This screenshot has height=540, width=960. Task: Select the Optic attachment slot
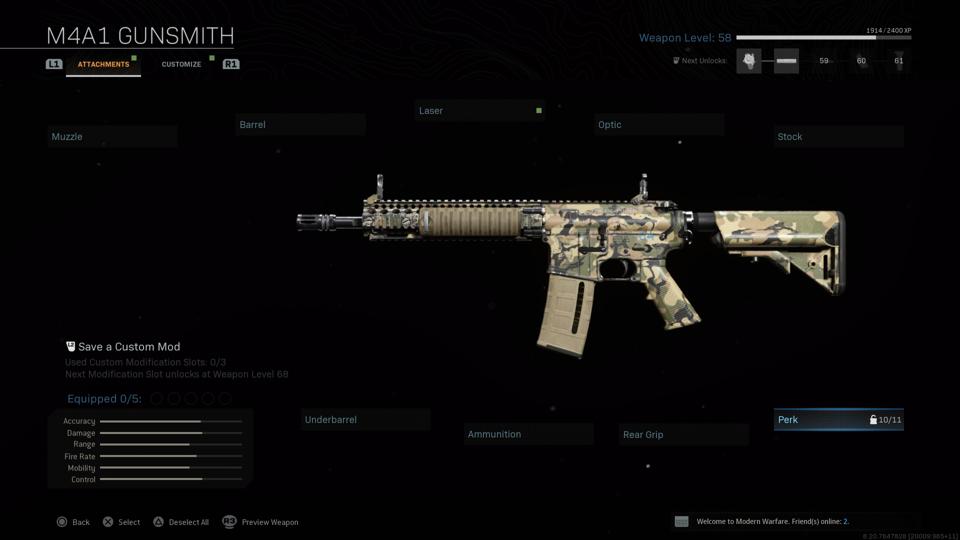(x=658, y=125)
